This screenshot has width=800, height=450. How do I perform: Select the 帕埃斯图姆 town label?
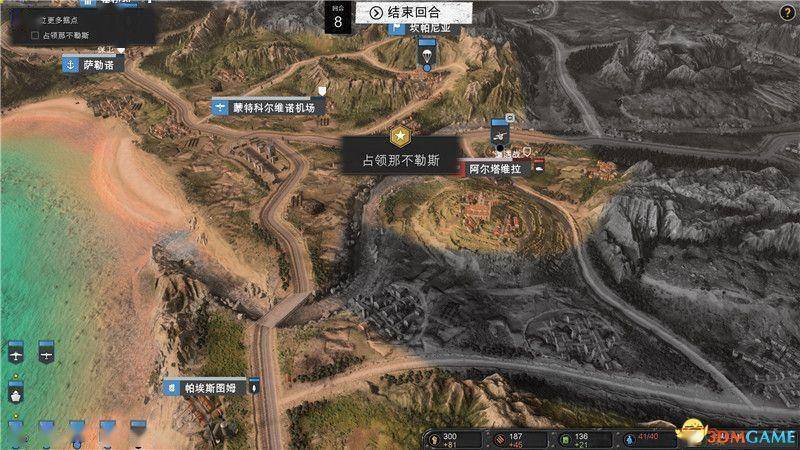[x=209, y=386]
